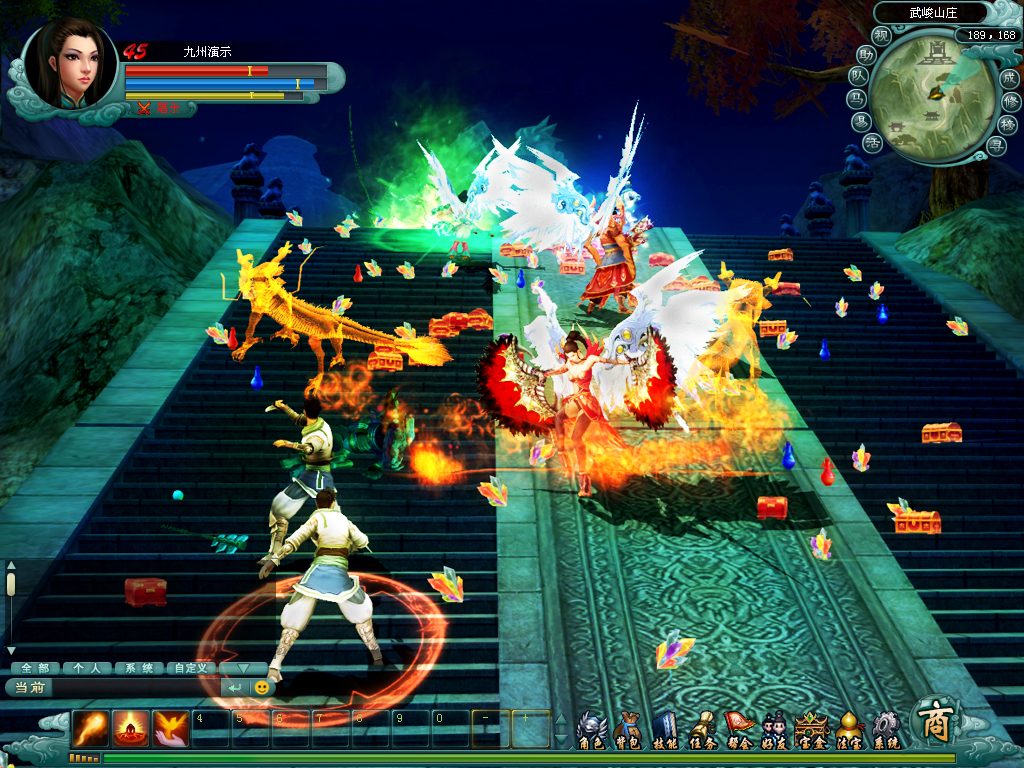Cast the phoenix-in-hand skill
1024x768 pixels.
(171, 729)
